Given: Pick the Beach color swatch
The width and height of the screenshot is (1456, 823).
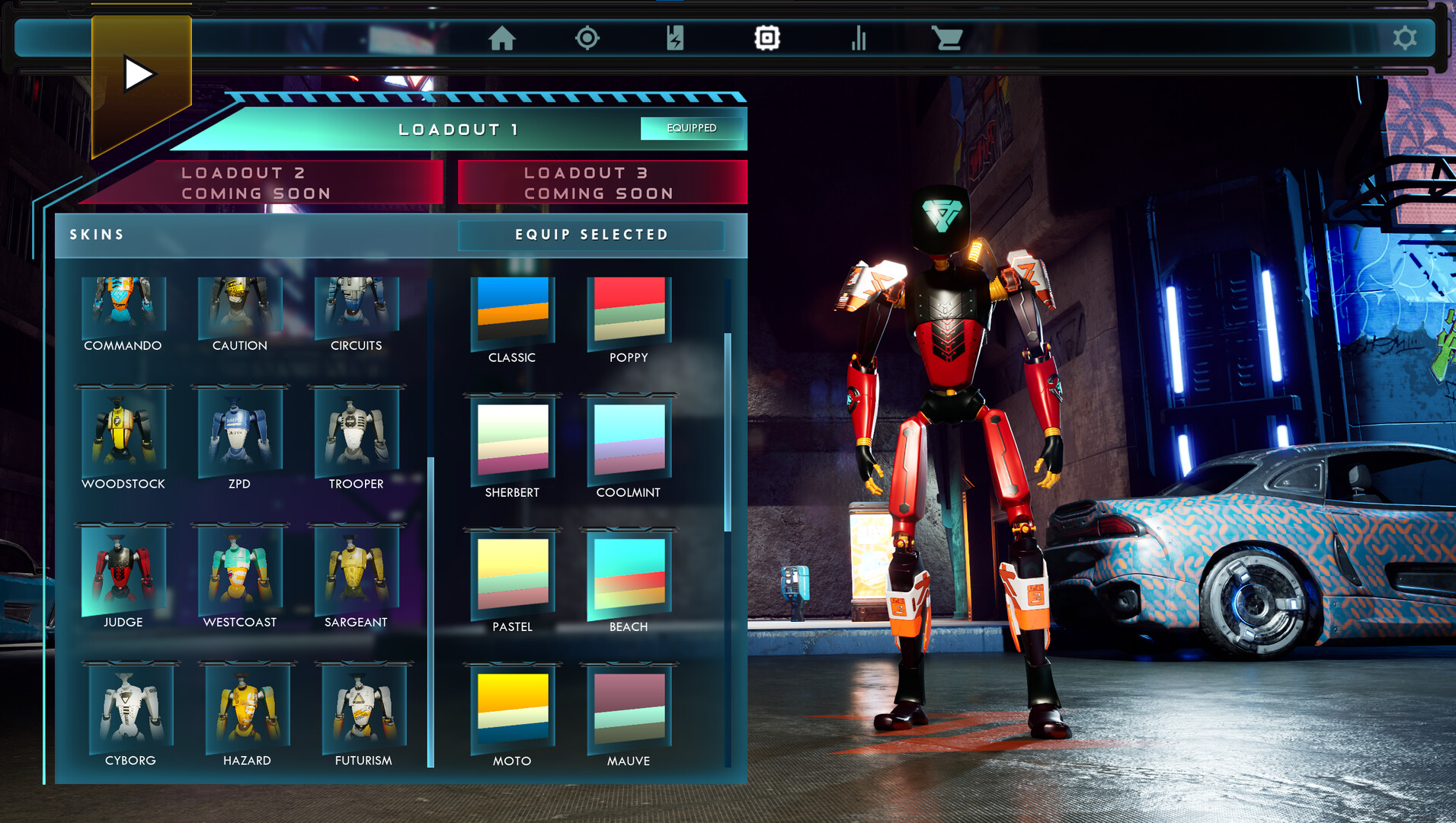Looking at the screenshot, I should click(629, 575).
